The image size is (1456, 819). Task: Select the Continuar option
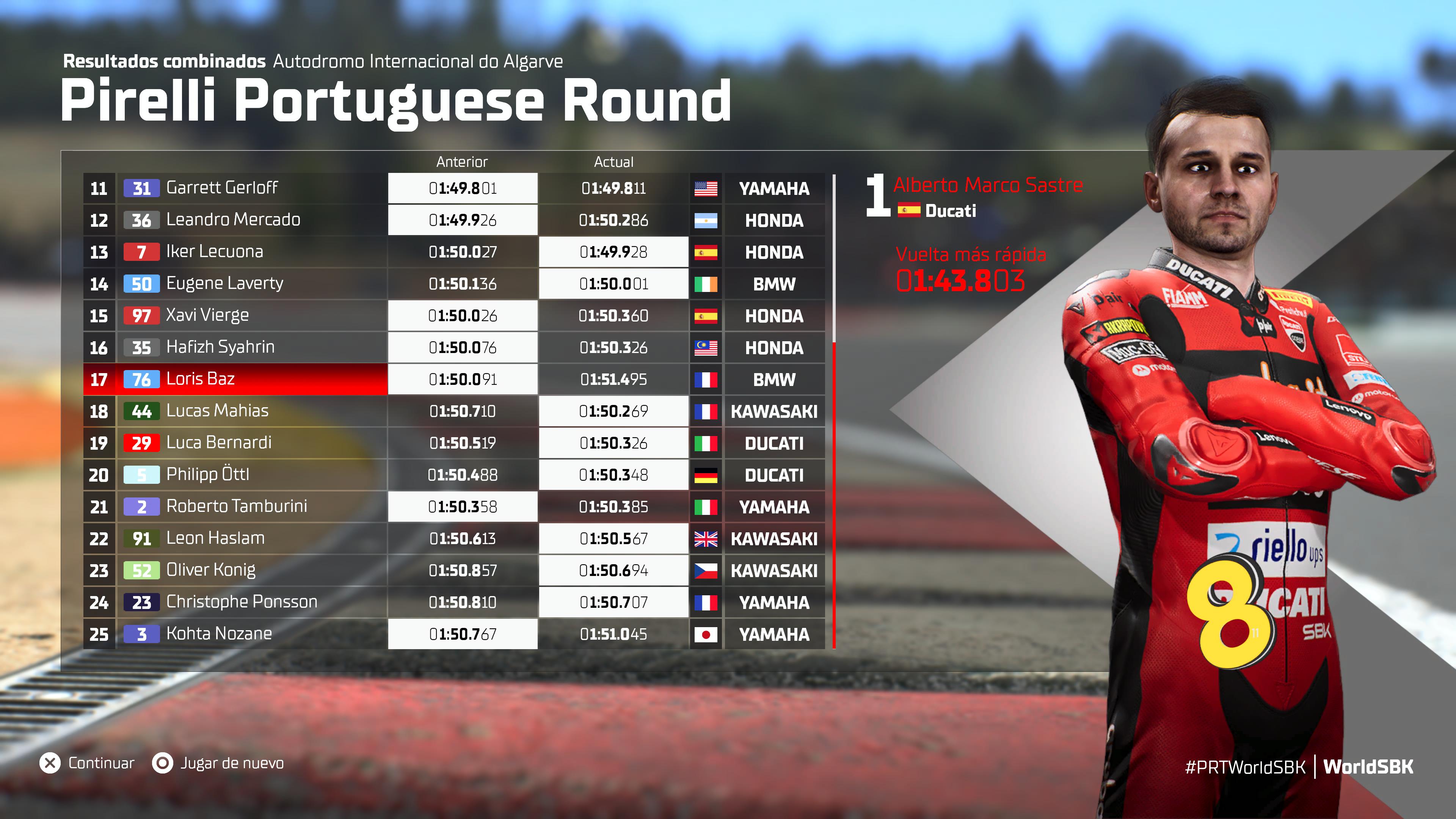tap(88, 763)
